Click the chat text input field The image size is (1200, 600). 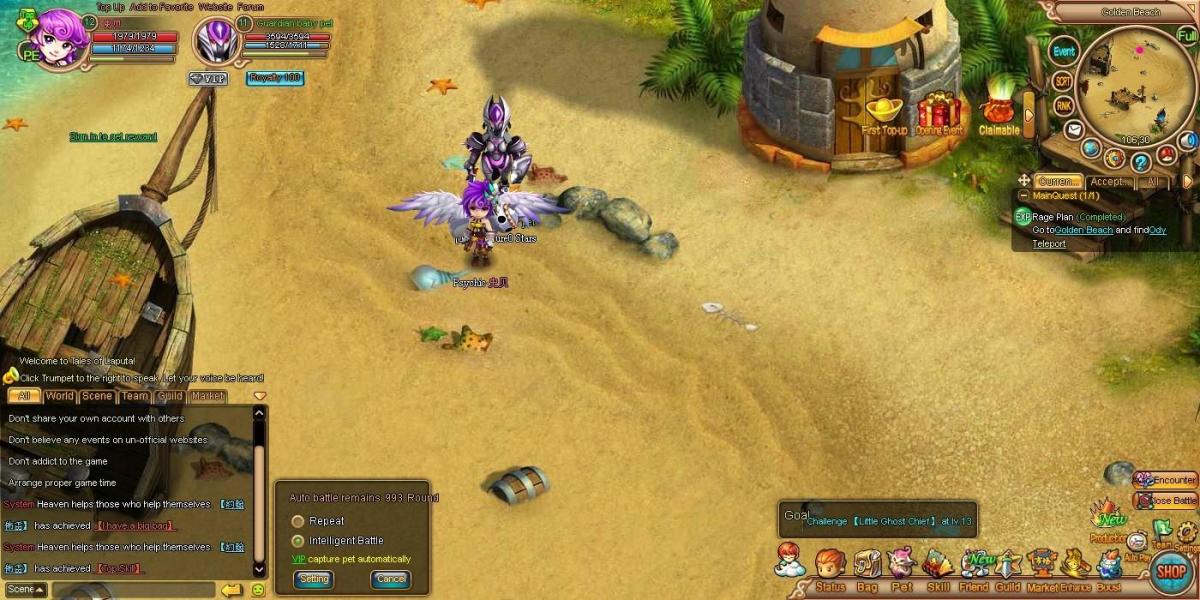click(130, 590)
